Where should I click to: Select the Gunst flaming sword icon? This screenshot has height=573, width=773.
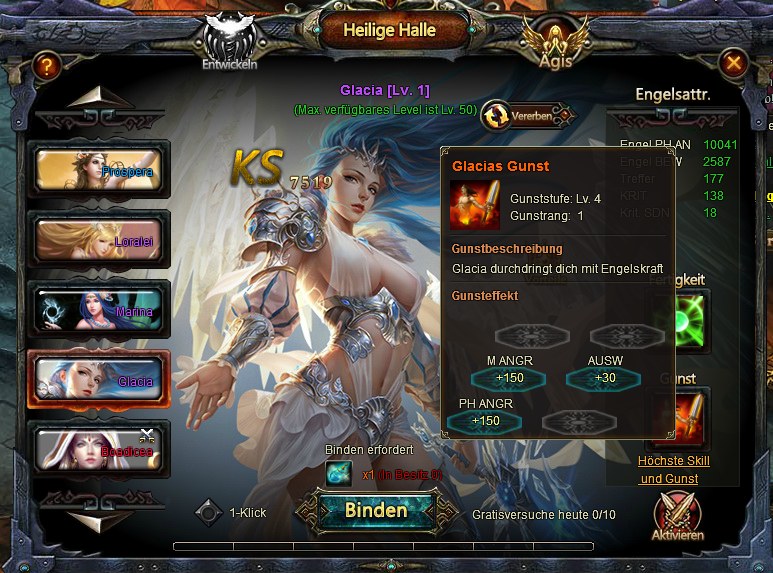[684, 419]
